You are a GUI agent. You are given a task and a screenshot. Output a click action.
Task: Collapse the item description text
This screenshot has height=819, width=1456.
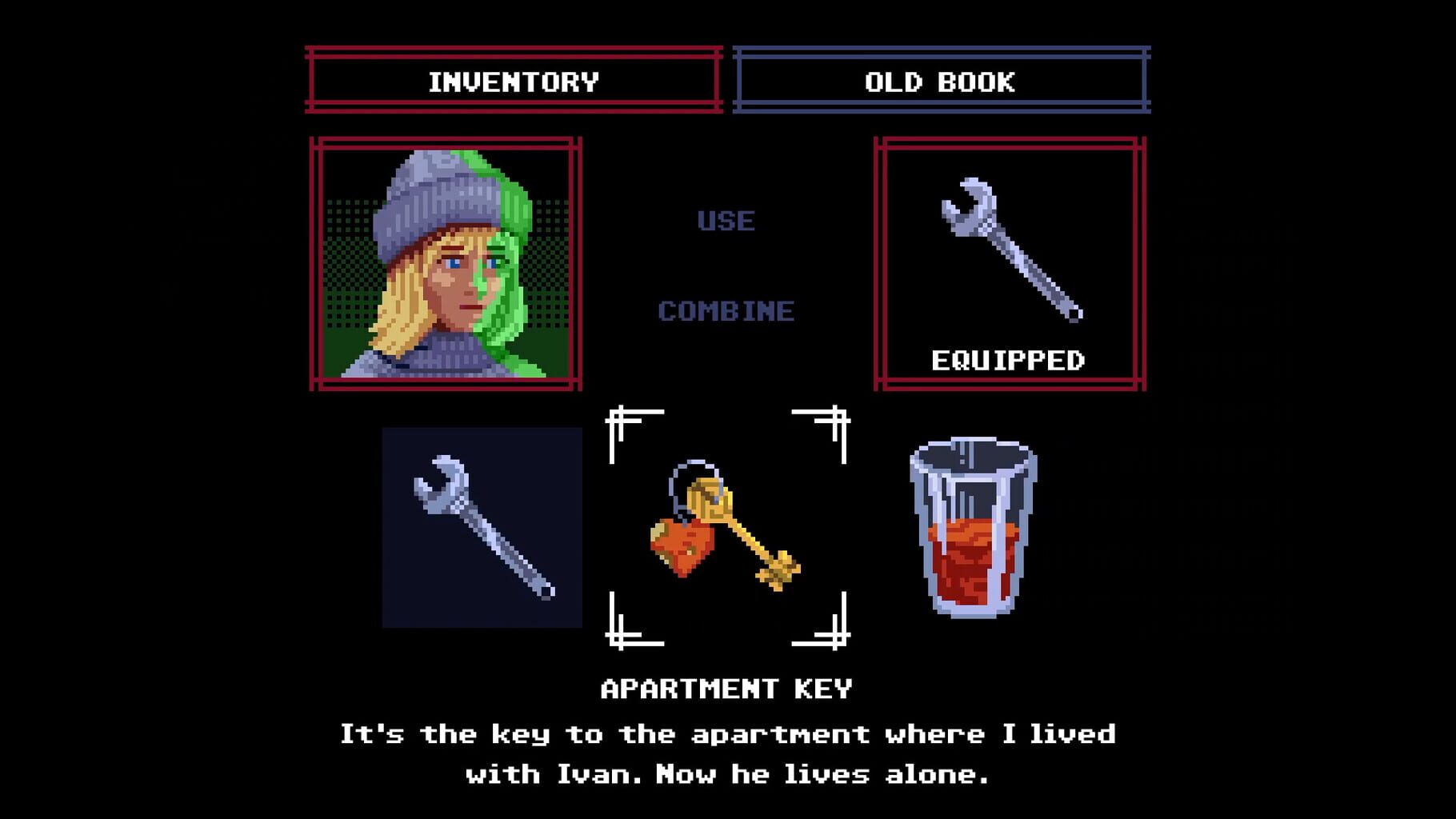tap(728, 752)
